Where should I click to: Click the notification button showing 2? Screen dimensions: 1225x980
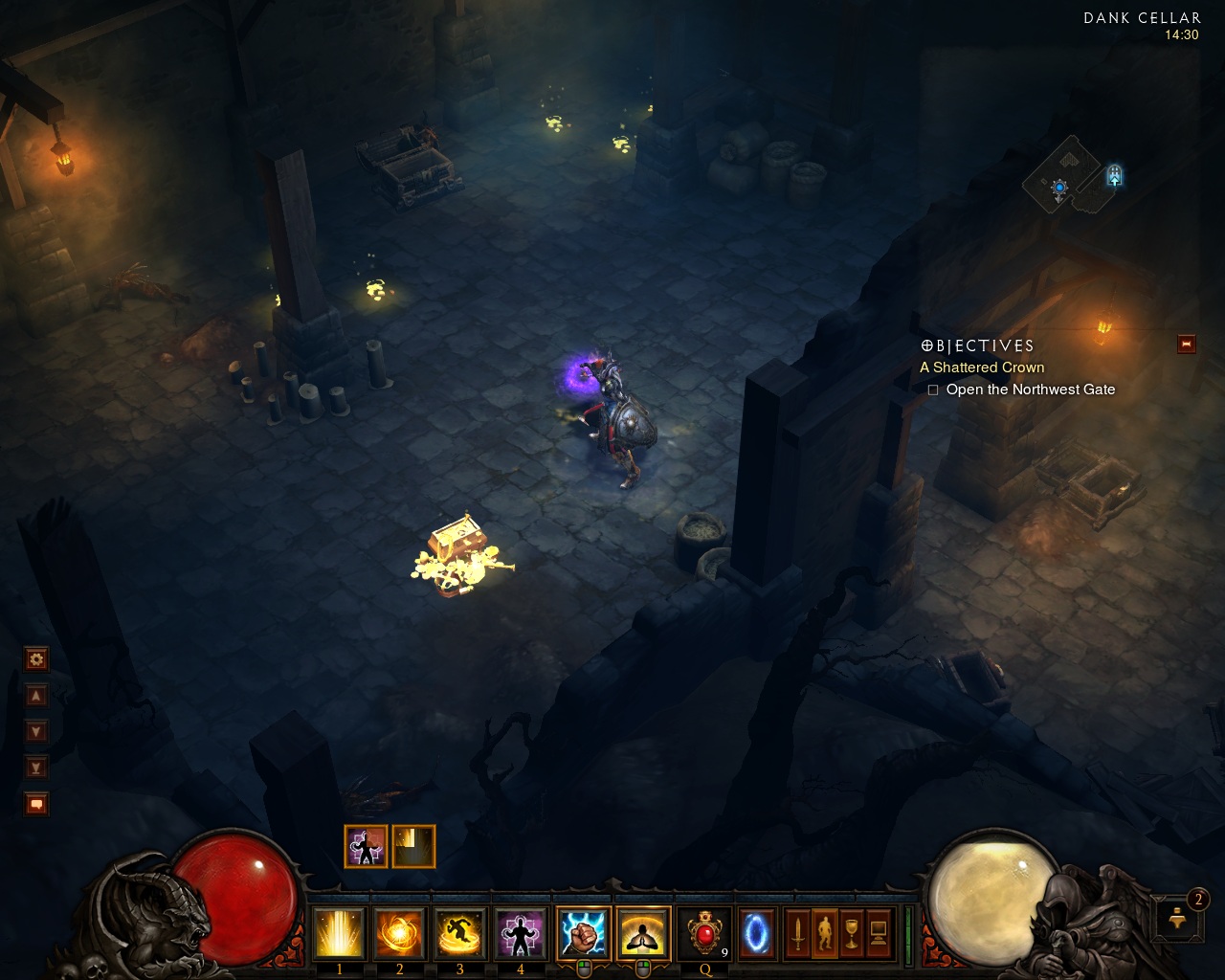1179,917
